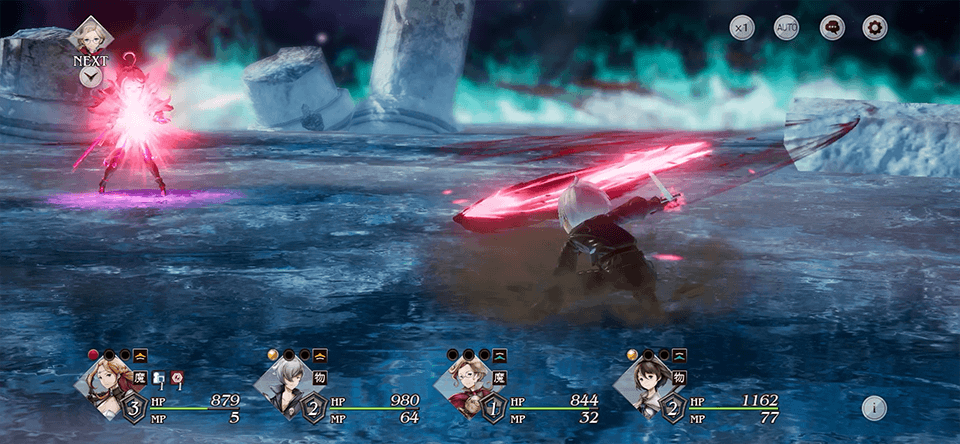Image resolution: width=960 pixels, height=444 pixels.
Task: Open the speech bubble chat log
Action: (832, 28)
